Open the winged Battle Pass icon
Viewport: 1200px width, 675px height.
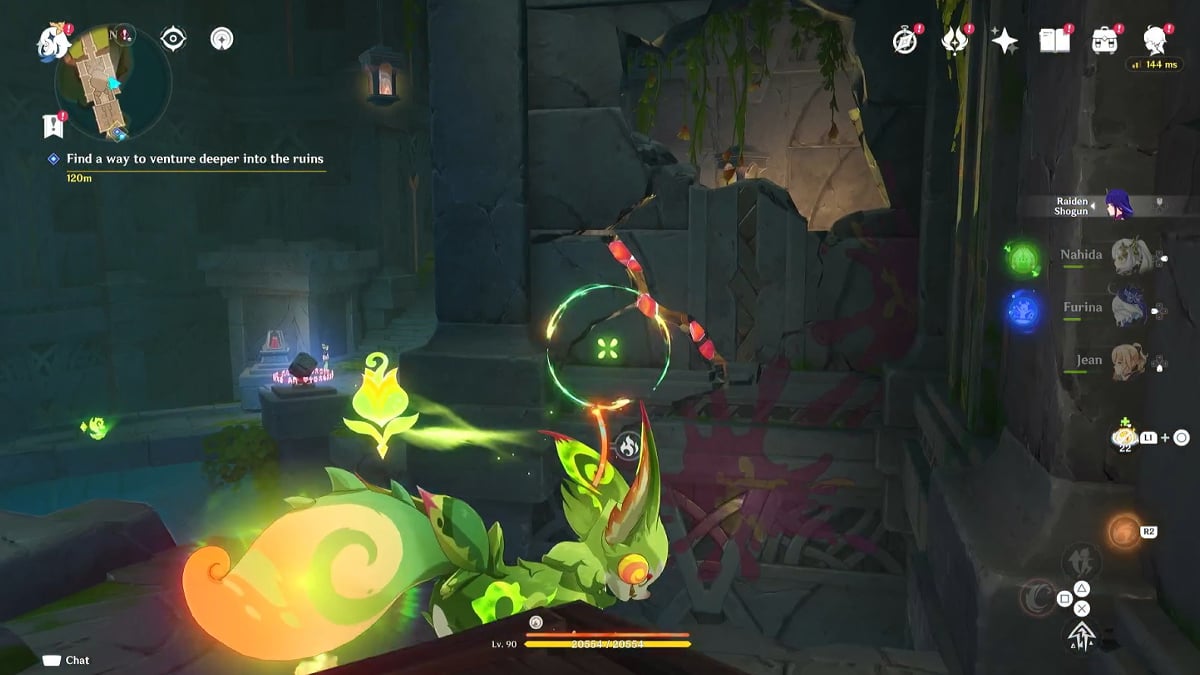[x=955, y=41]
